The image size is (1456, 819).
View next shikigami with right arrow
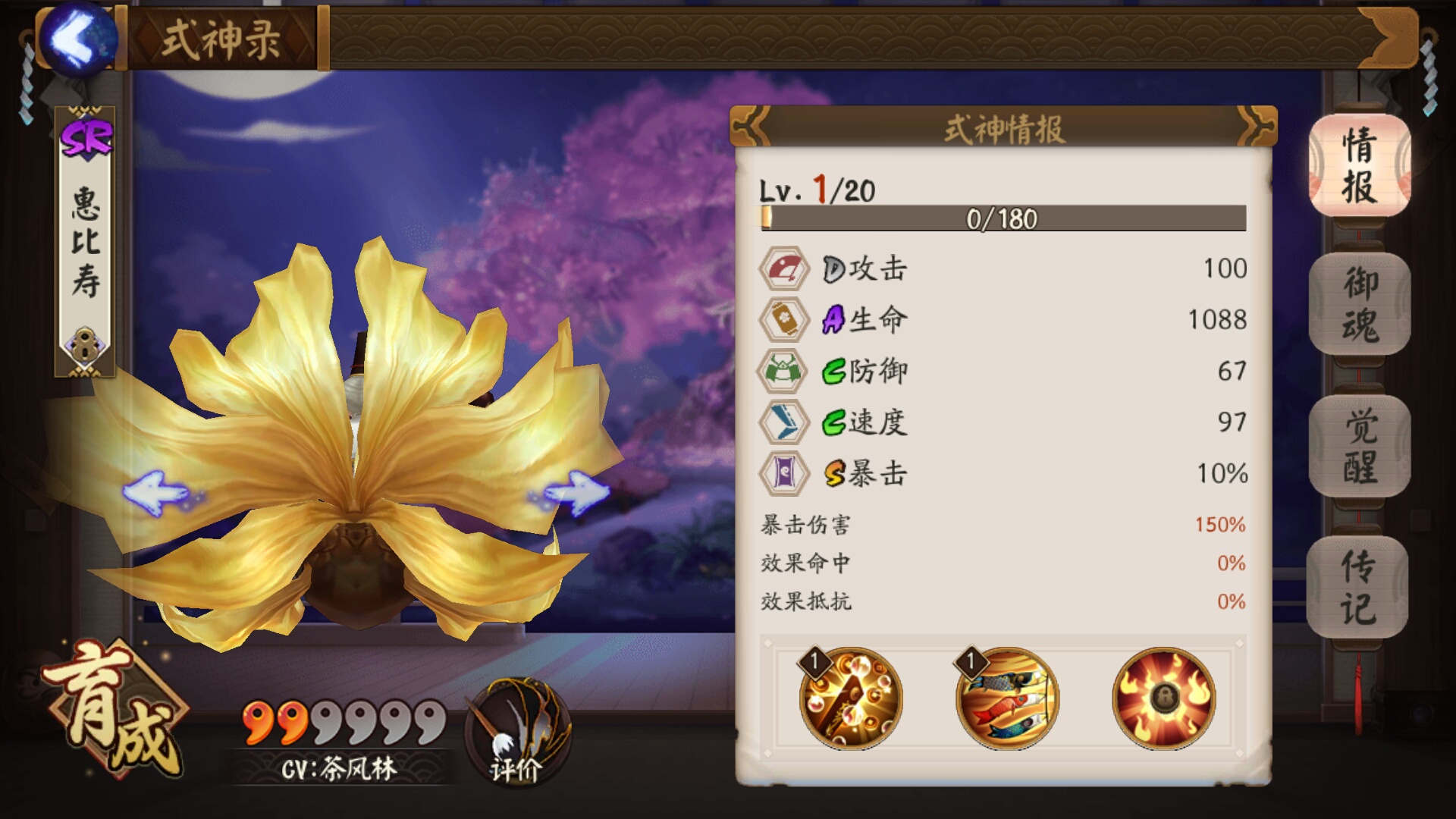point(573,493)
